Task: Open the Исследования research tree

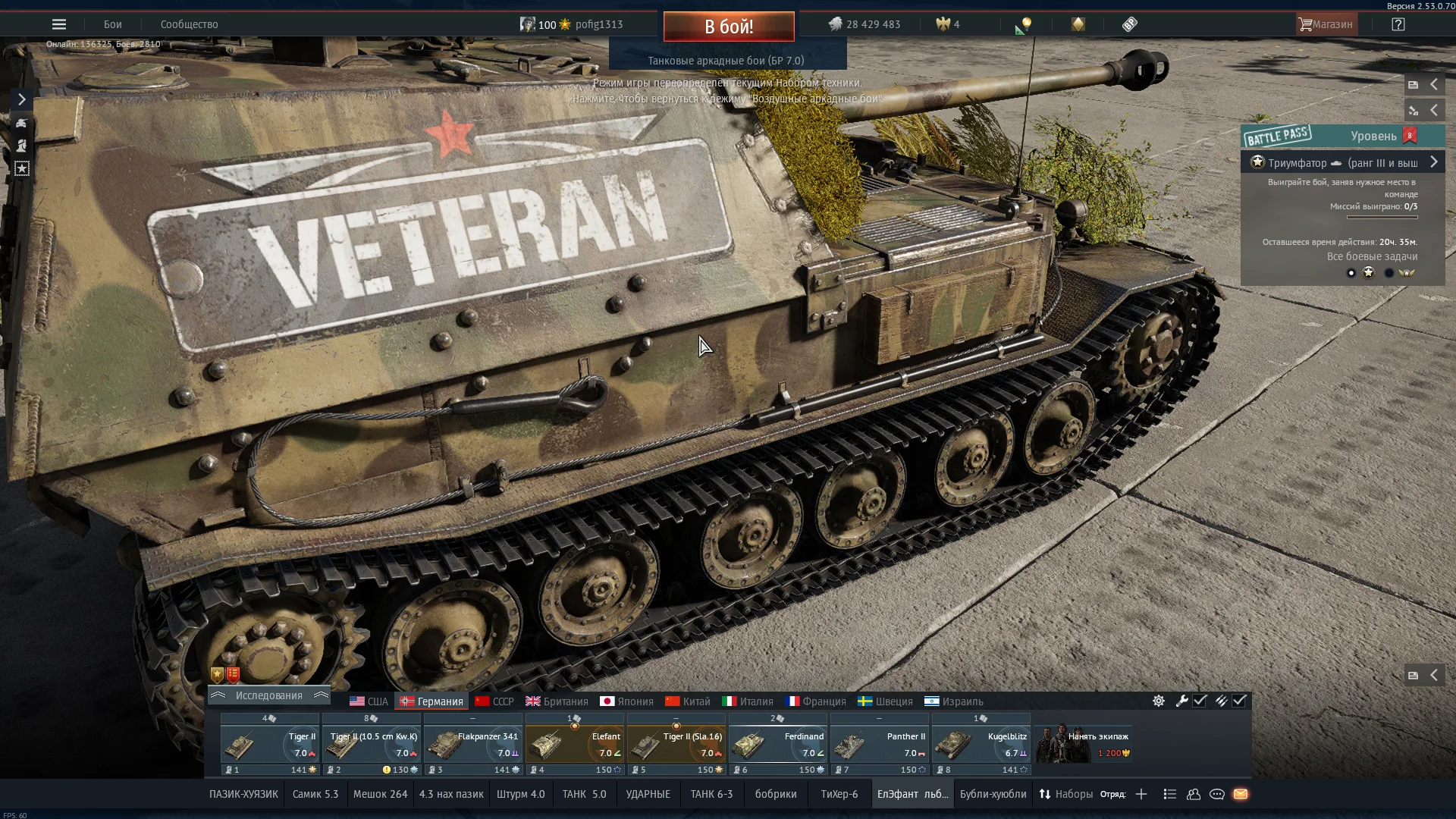Action: point(268,695)
